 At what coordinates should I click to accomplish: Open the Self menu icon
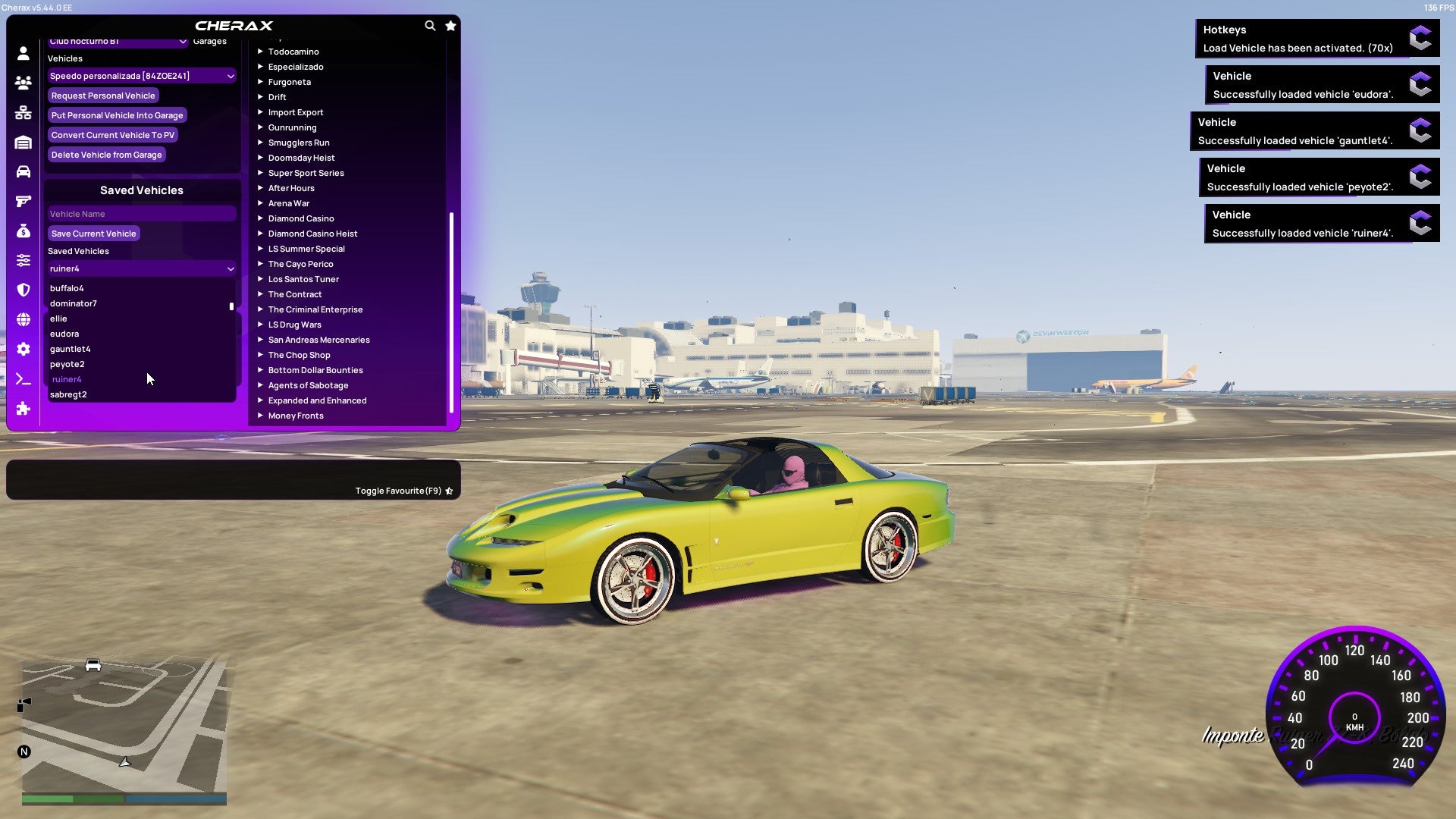click(x=23, y=54)
